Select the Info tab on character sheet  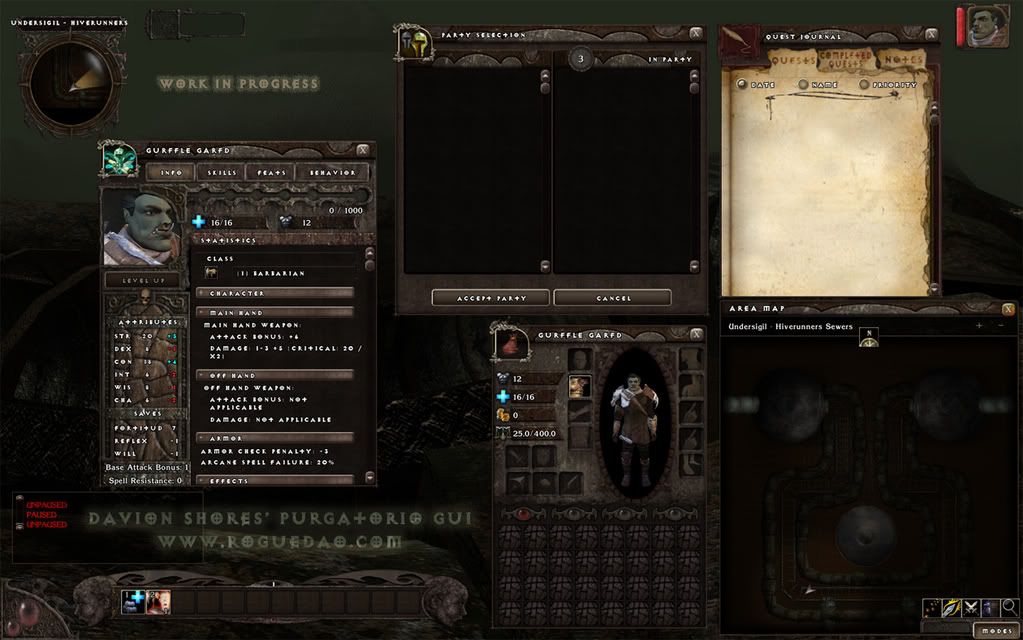coord(171,173)
